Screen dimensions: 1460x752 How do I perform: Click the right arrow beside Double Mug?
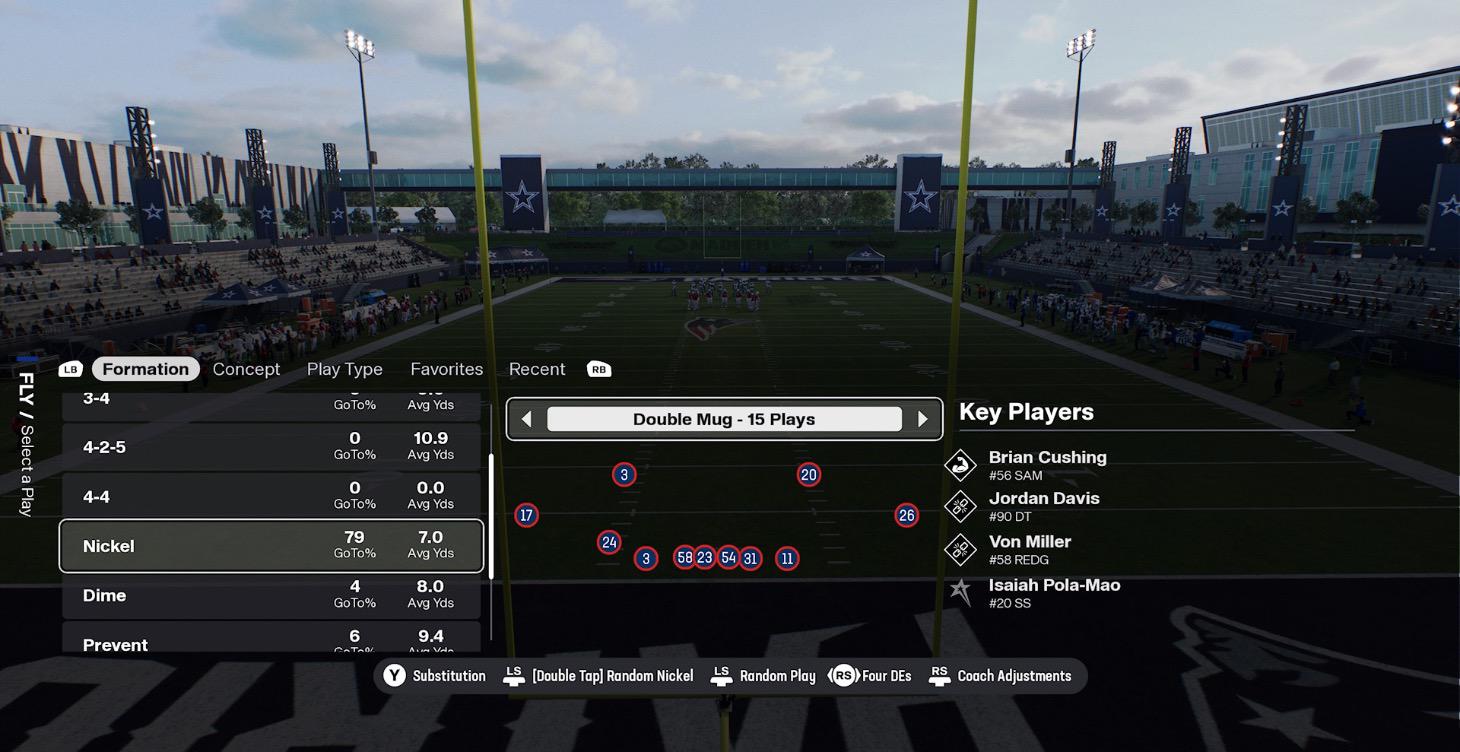[922, 420]
